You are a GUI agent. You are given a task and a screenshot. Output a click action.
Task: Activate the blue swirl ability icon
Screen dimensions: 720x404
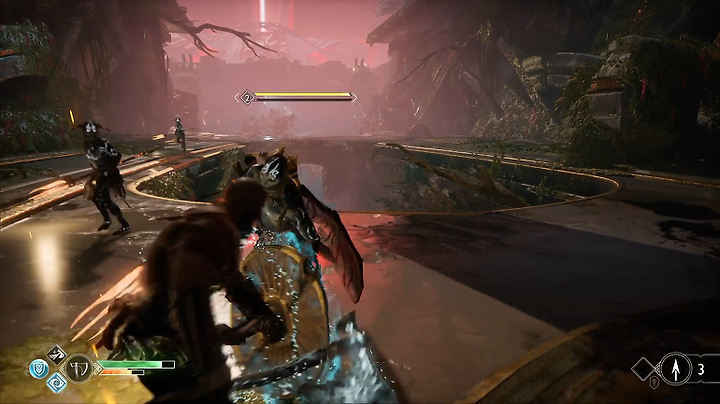55,382
